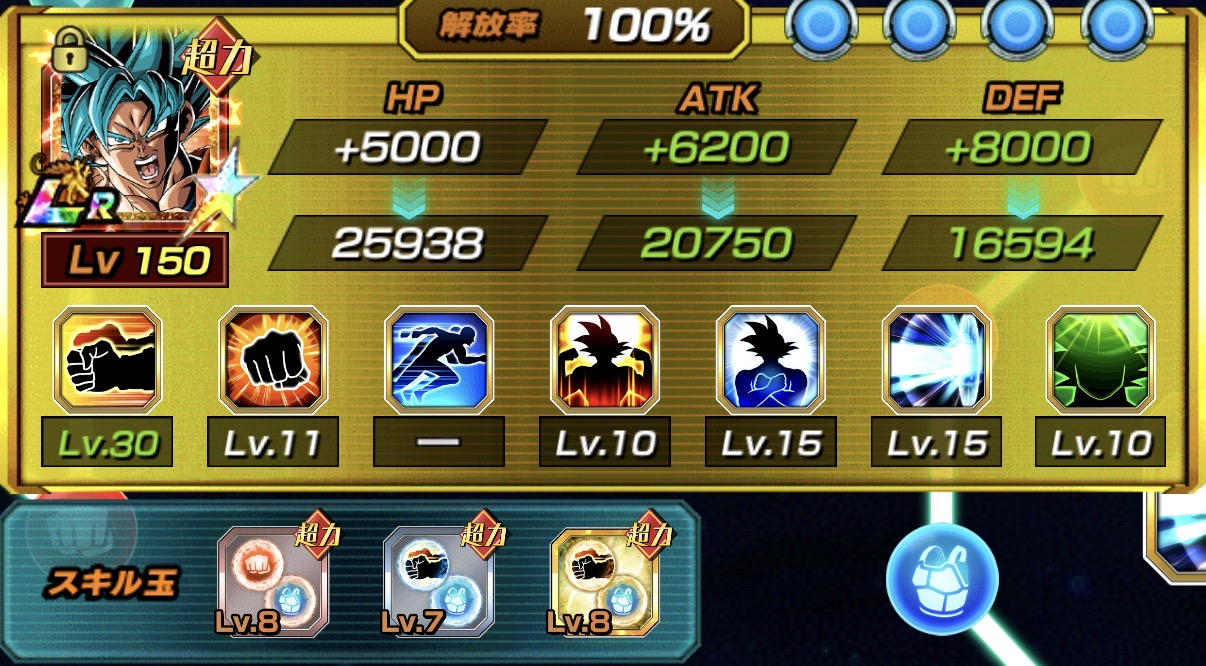
Task: Select the gold skill orb at Lv.8
Action: [x=605, y=580]
